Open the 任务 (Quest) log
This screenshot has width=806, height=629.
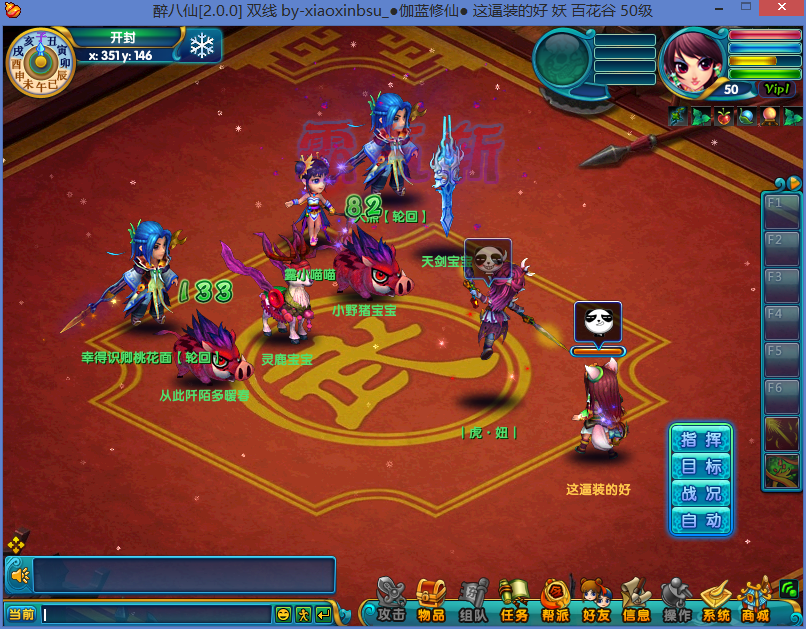pyautogui.click(x=514, y=603)
